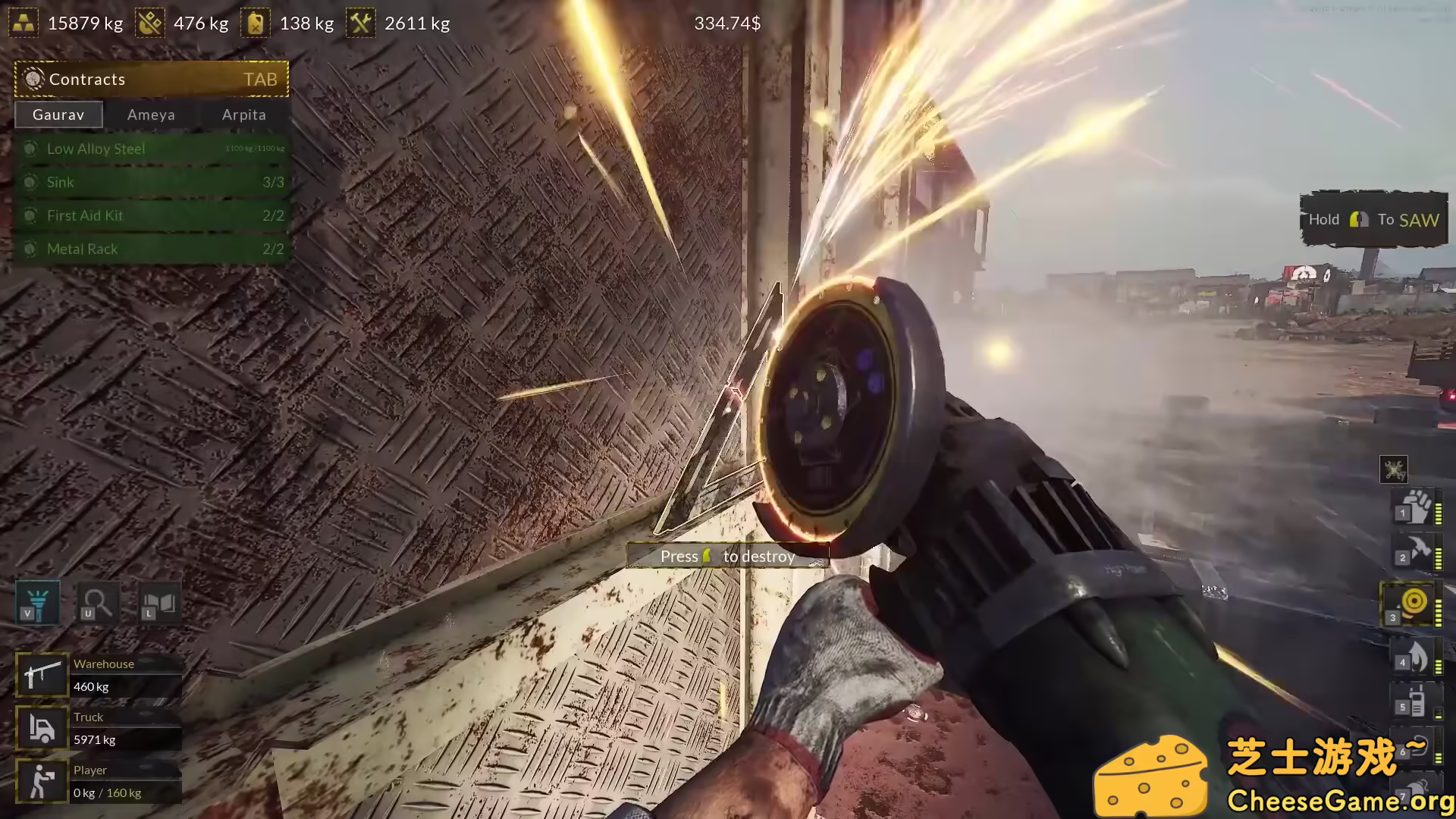Image resolution: width=1456 pixels, height=819 pixels.
Task: Switch to the Ameya contracts tab
Action: 150,115
